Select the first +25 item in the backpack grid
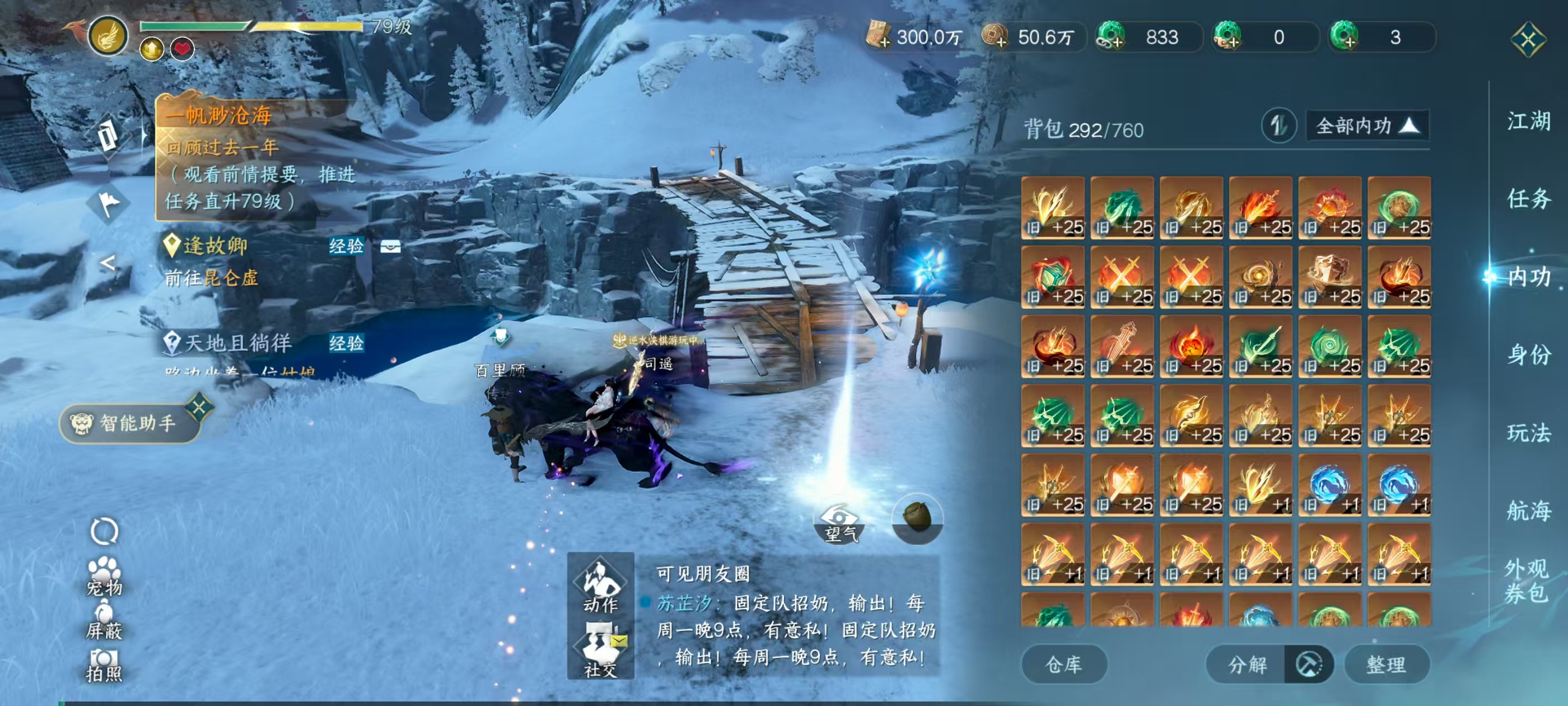 [1051, 208]
